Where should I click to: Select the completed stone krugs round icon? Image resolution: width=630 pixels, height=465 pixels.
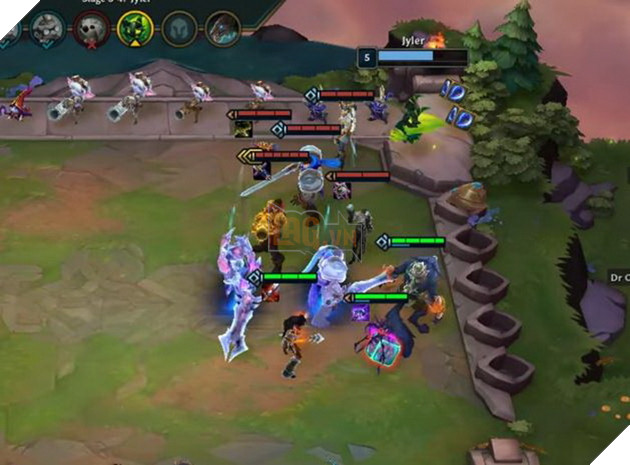(47, 28)
